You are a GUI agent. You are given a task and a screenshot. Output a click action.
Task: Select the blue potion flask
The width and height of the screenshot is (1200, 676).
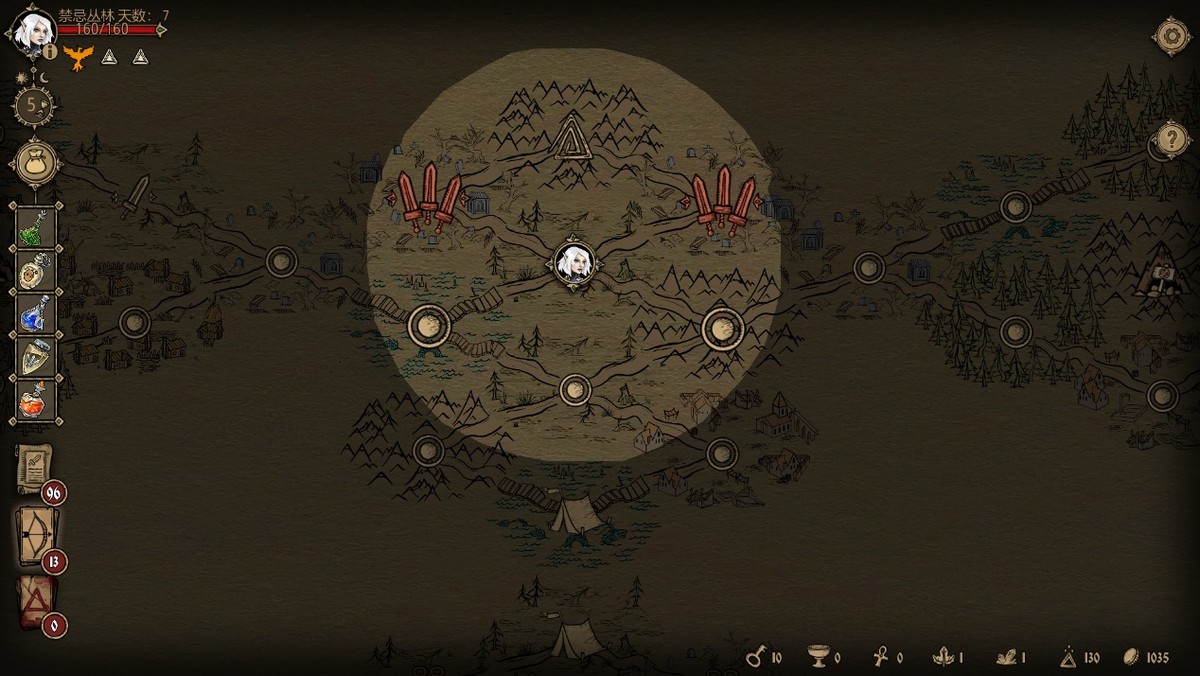tap(37, 313)
